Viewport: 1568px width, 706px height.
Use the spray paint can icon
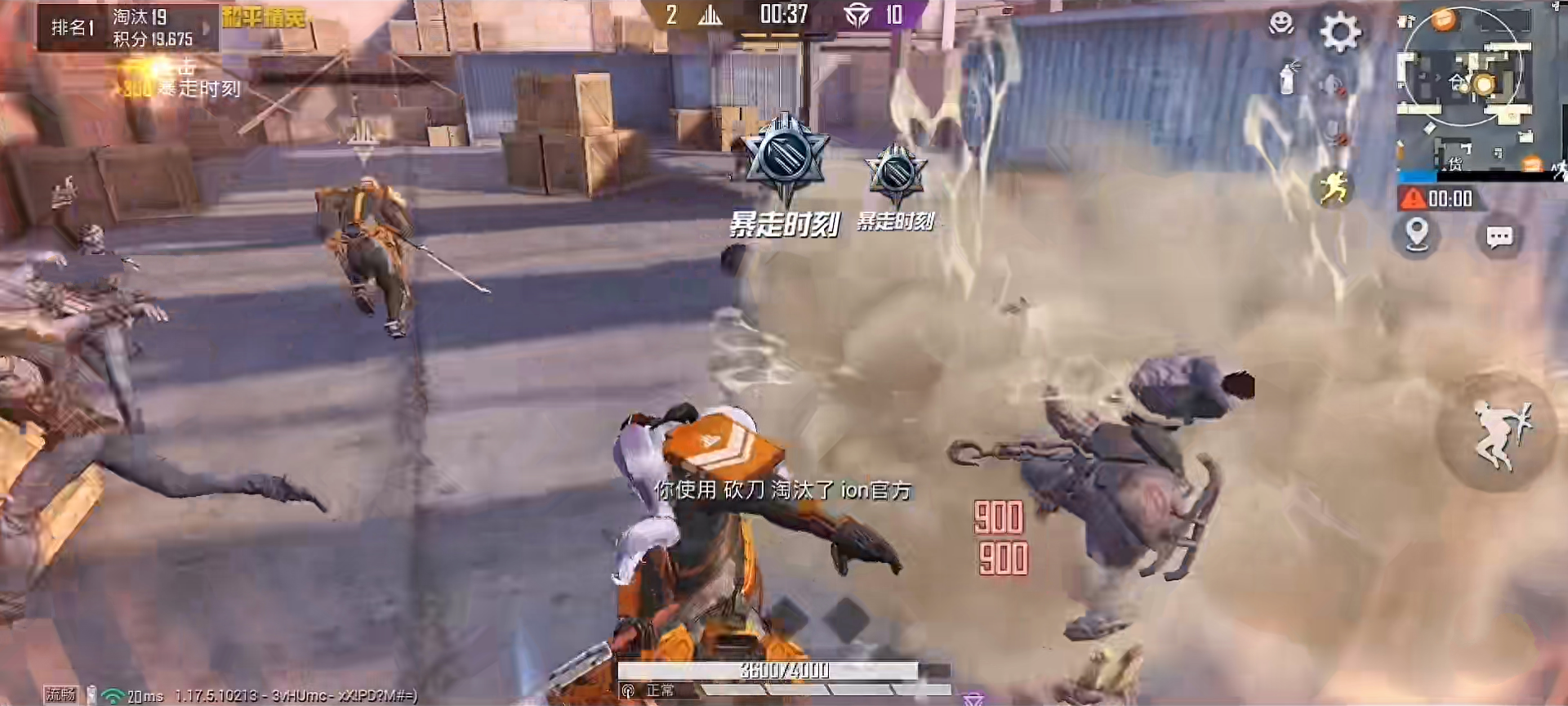(1289, 78)
